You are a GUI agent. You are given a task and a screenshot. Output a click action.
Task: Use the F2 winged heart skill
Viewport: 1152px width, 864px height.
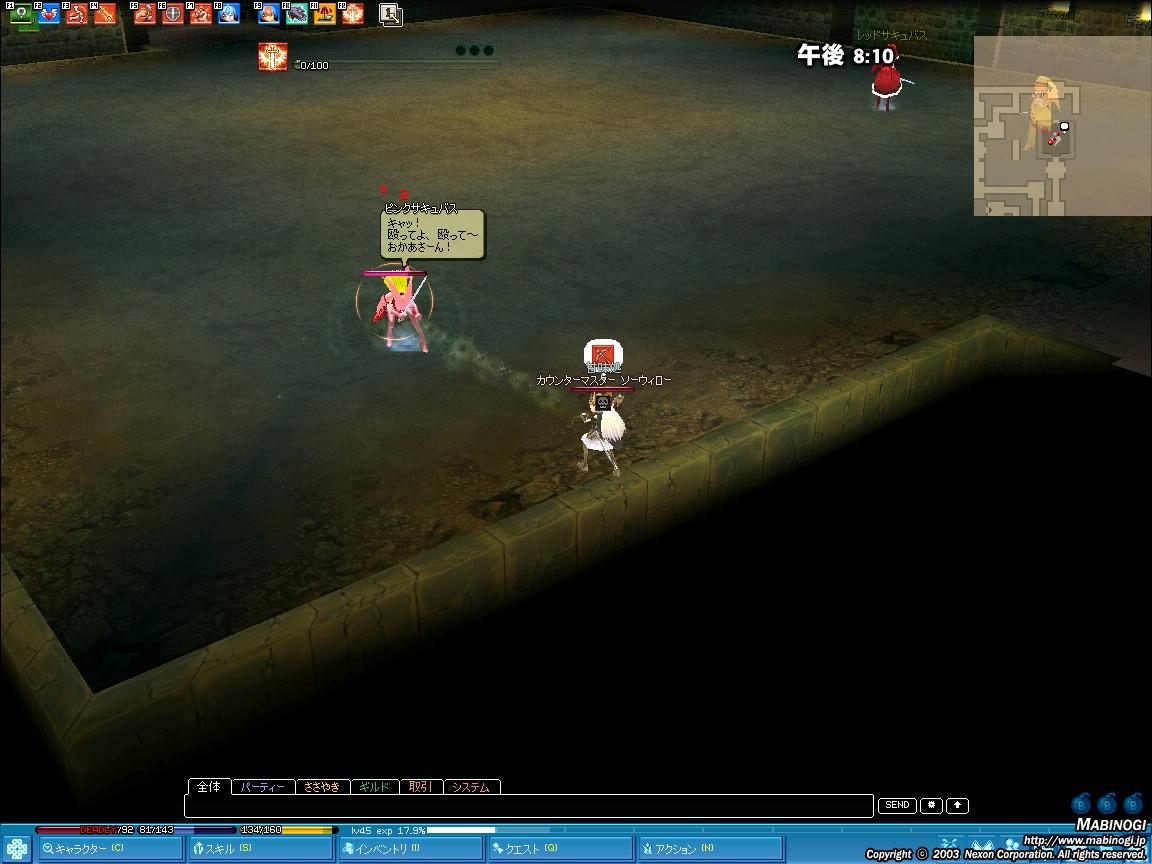pos(49,15)
